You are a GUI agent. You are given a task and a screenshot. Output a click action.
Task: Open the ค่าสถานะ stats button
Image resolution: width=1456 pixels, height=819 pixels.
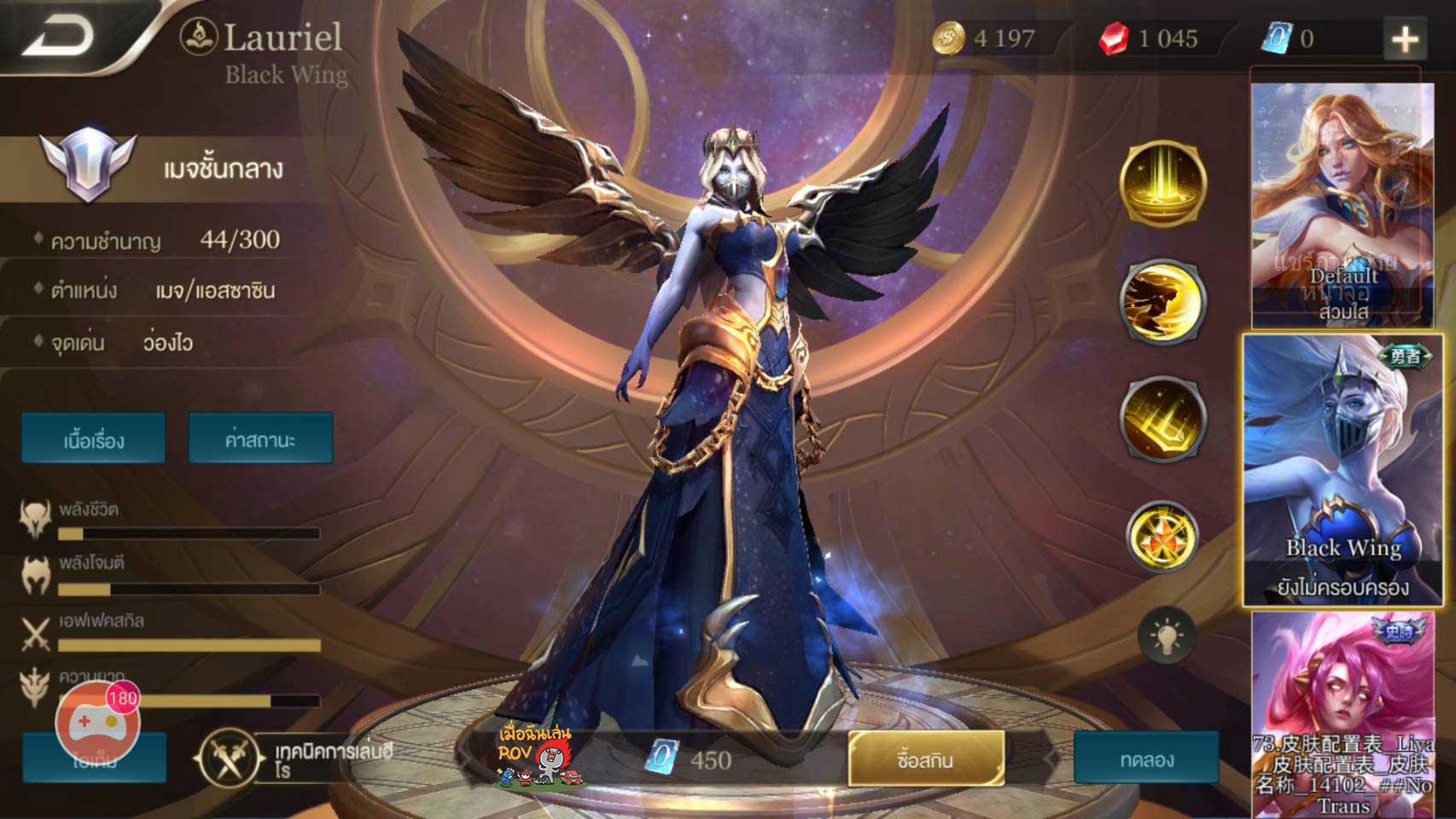[260, 439]
